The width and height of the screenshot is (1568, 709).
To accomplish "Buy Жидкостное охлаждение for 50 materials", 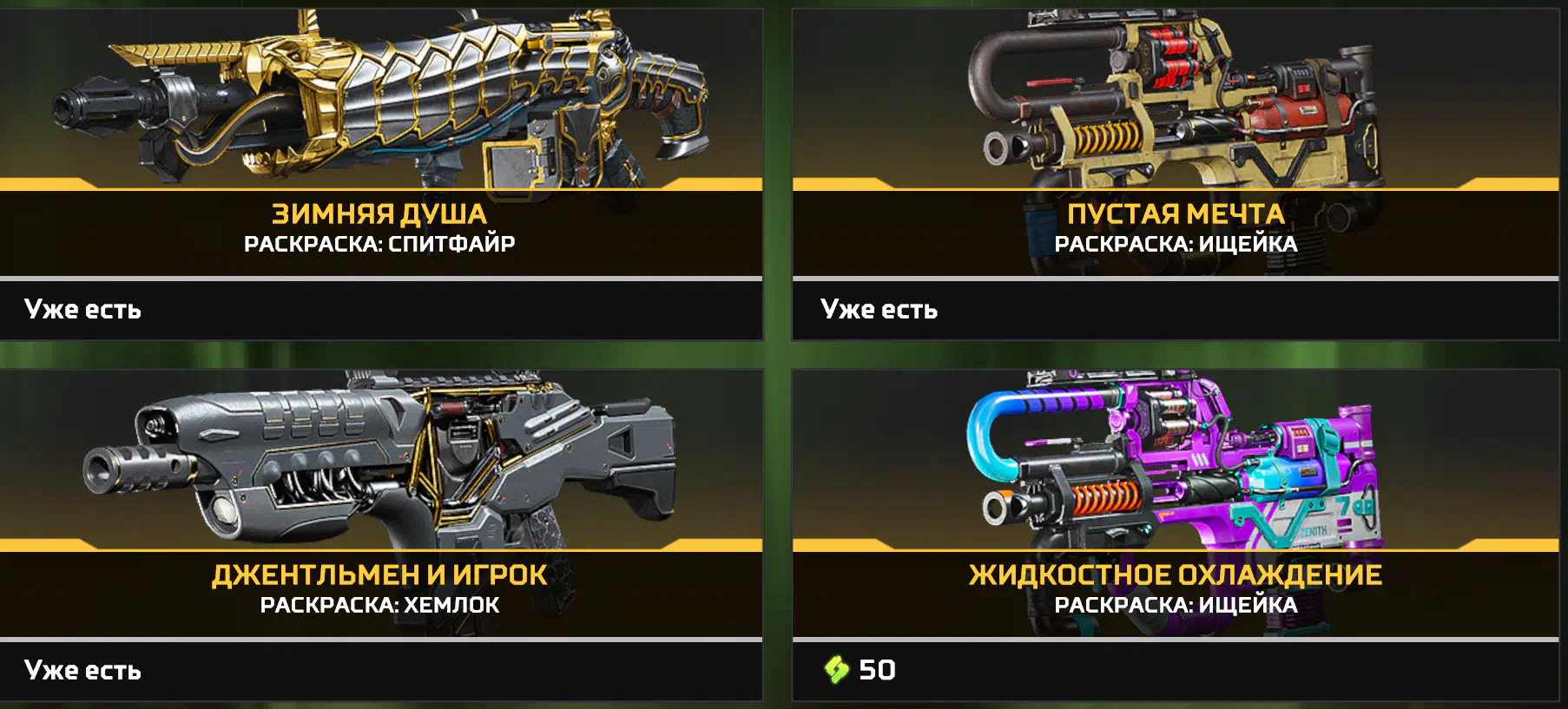I will click(x=861, y=670).
